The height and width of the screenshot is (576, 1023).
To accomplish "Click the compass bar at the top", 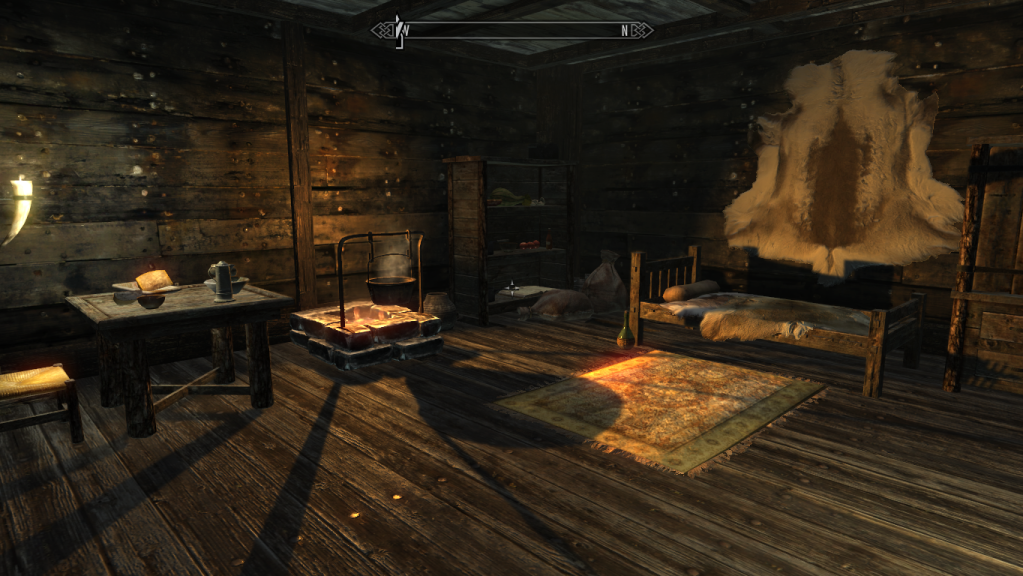I will (x=512, y=30).
